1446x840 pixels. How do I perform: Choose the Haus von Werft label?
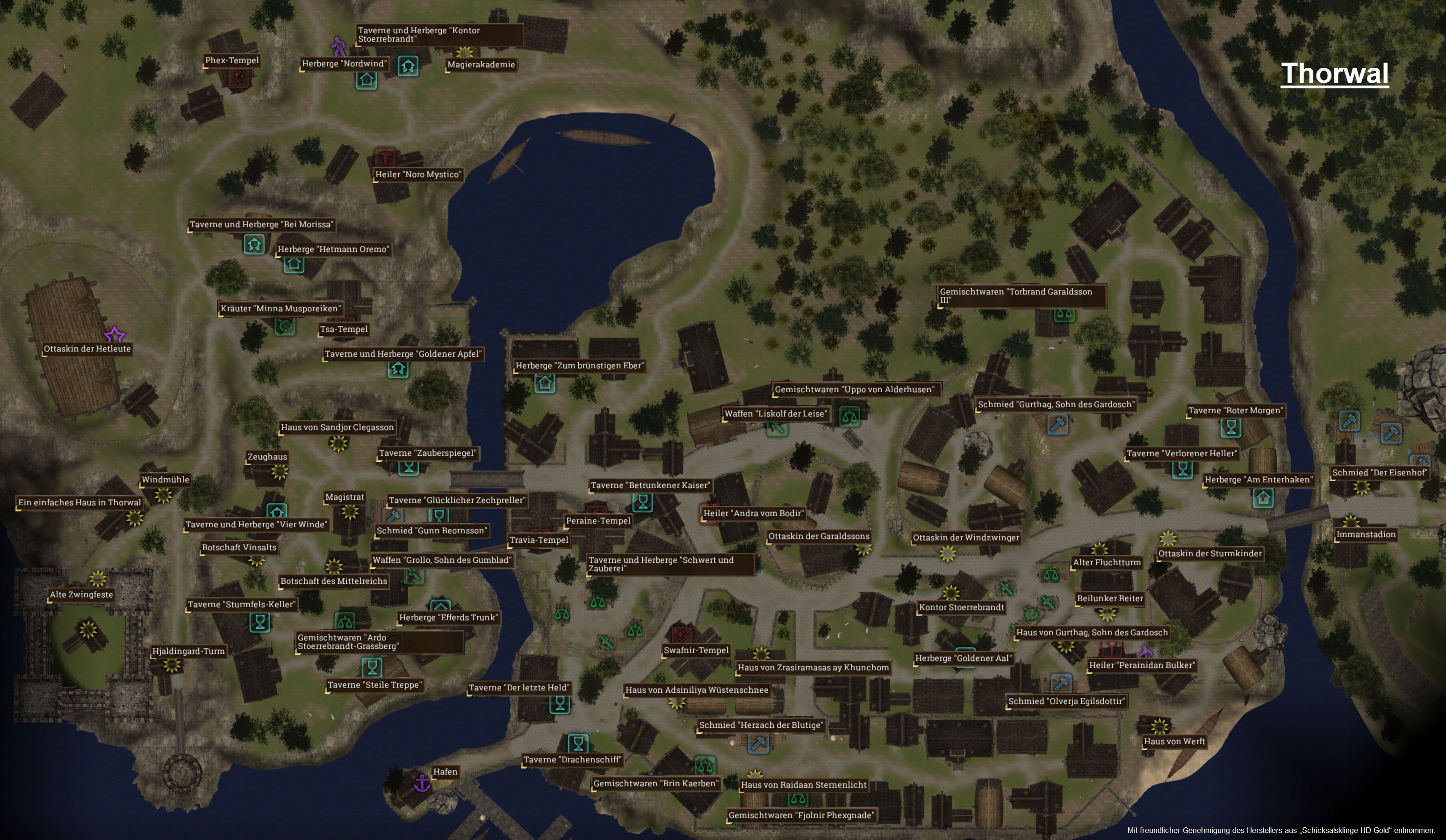[x=1174, y=741]
